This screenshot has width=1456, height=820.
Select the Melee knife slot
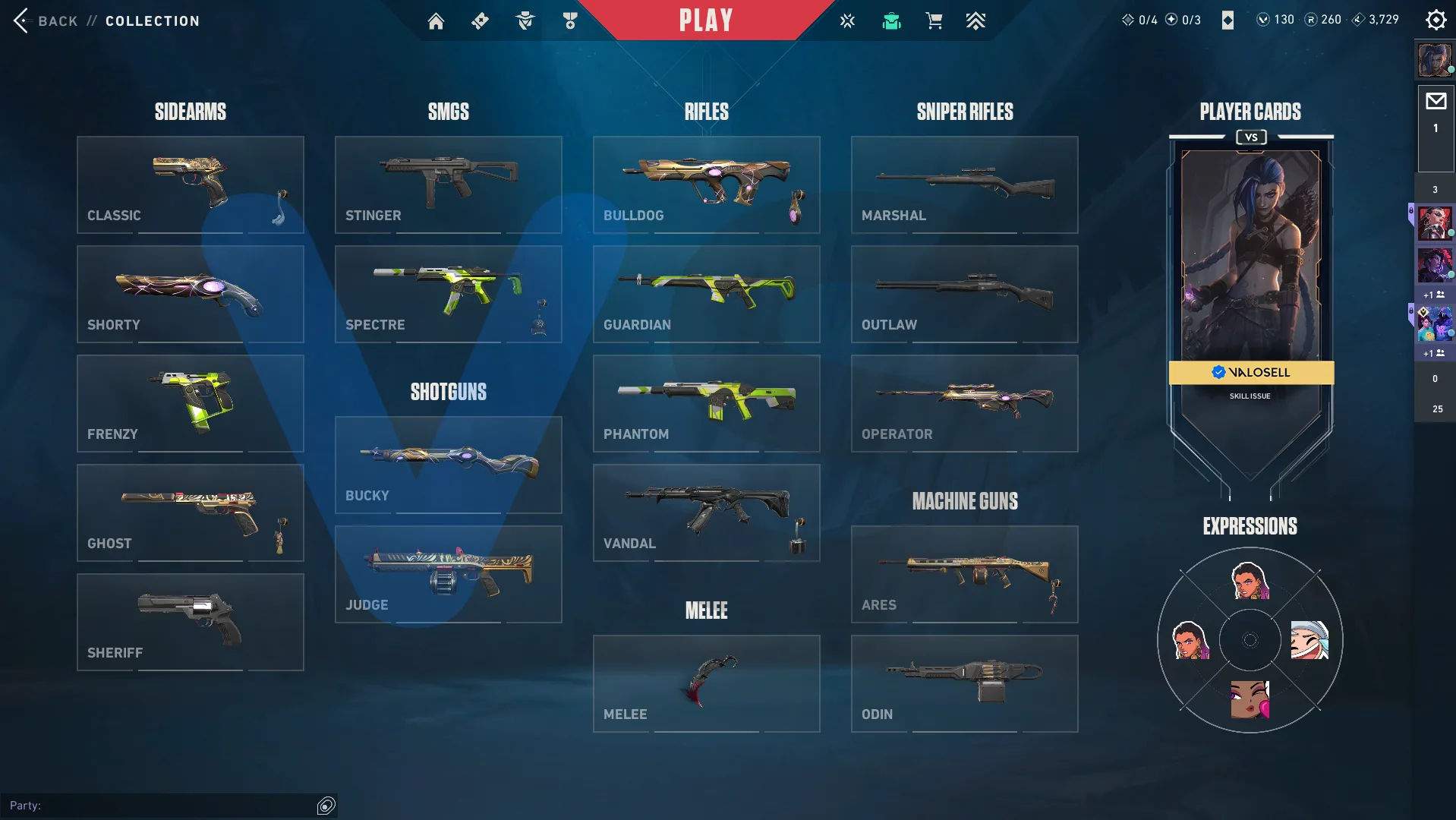tap(706, 683)
